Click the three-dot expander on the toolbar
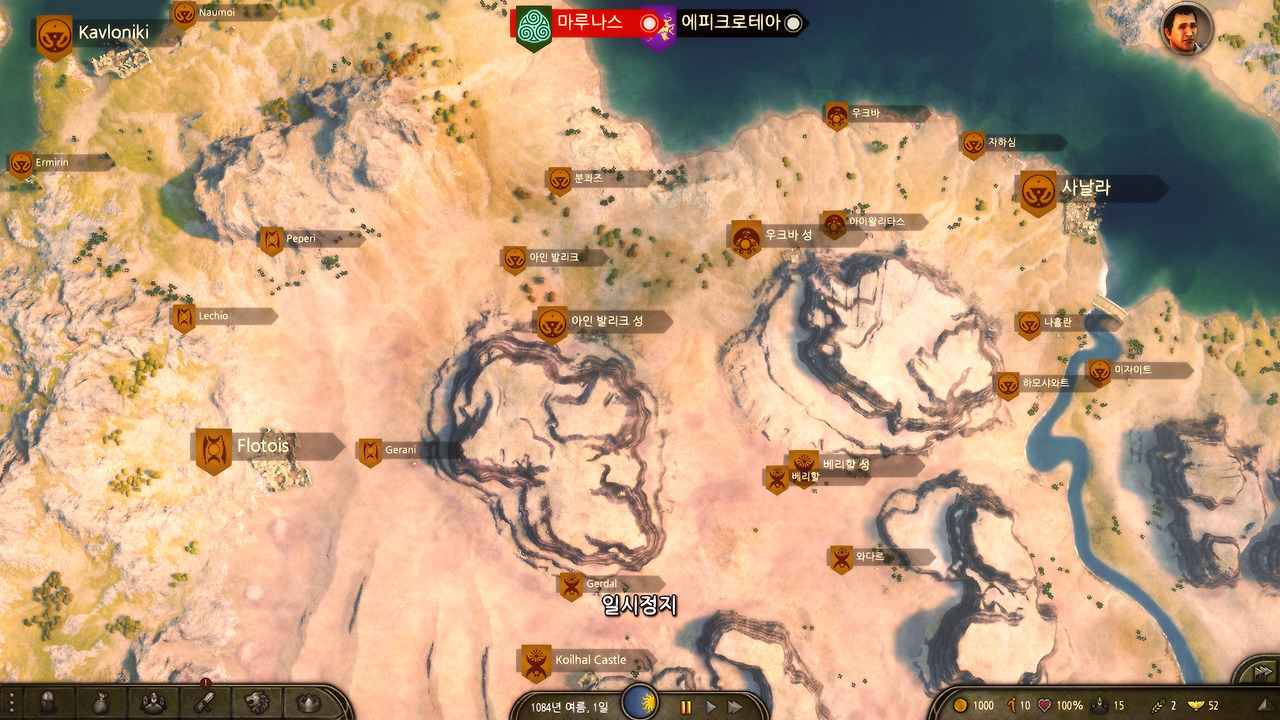 pos(11,704)
